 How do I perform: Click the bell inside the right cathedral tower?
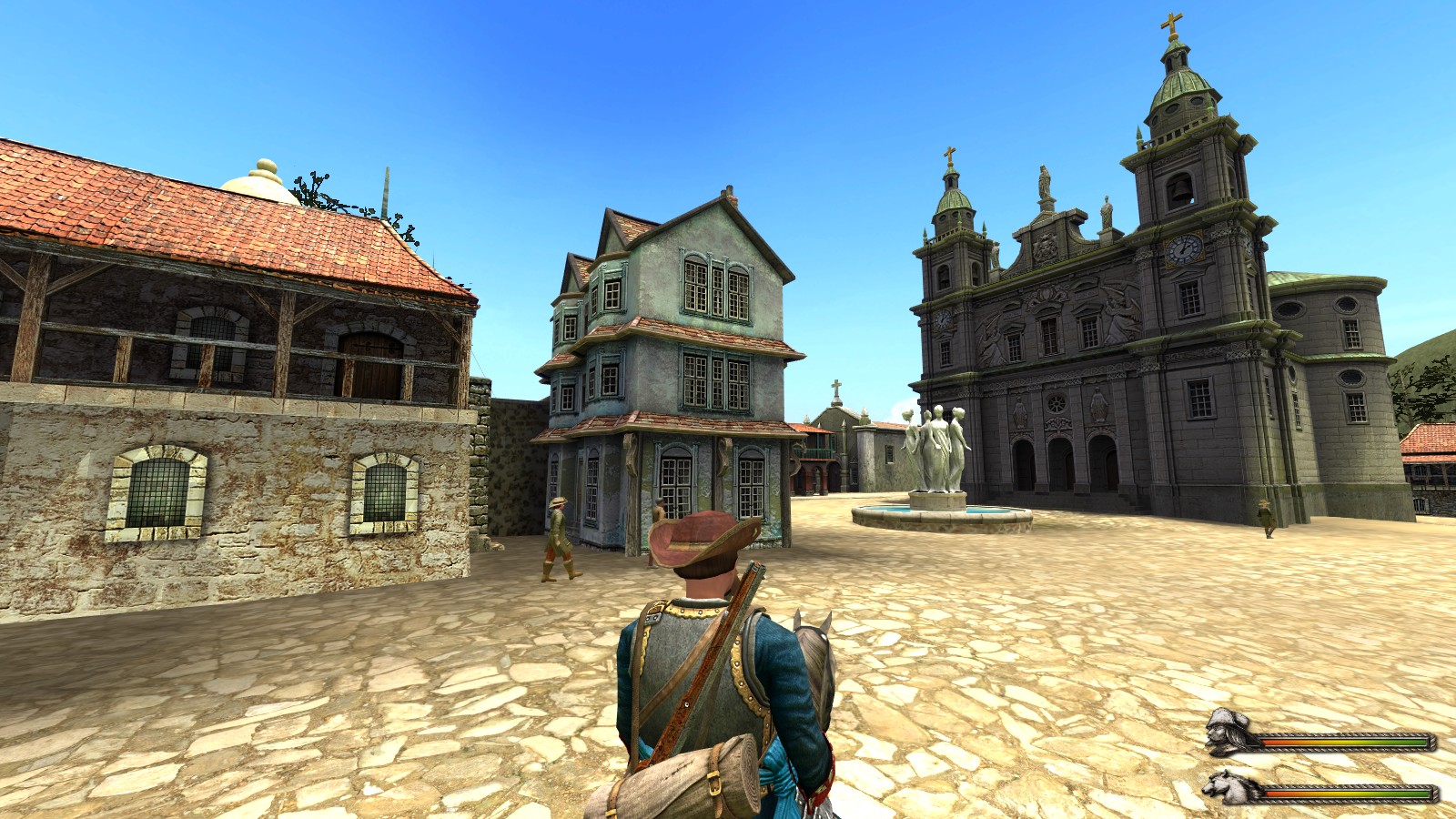[x=1181, y=188]
